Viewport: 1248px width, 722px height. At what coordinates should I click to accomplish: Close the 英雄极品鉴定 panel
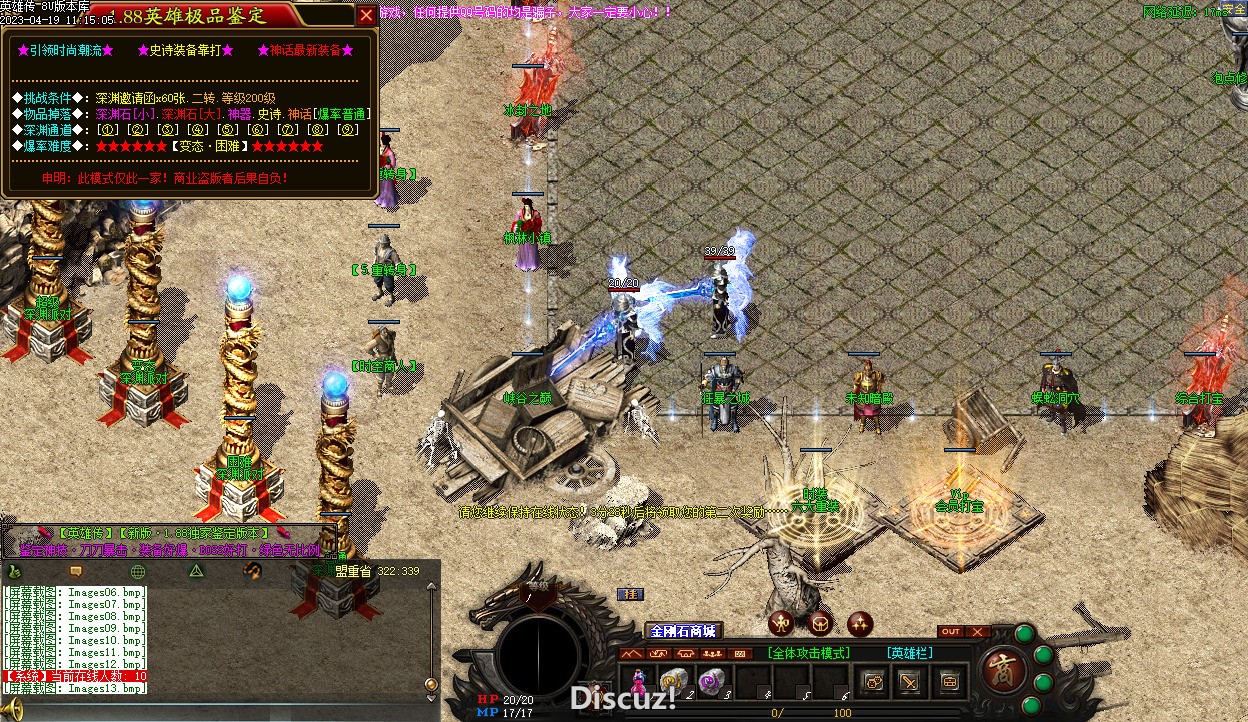(x=367, y=15)
